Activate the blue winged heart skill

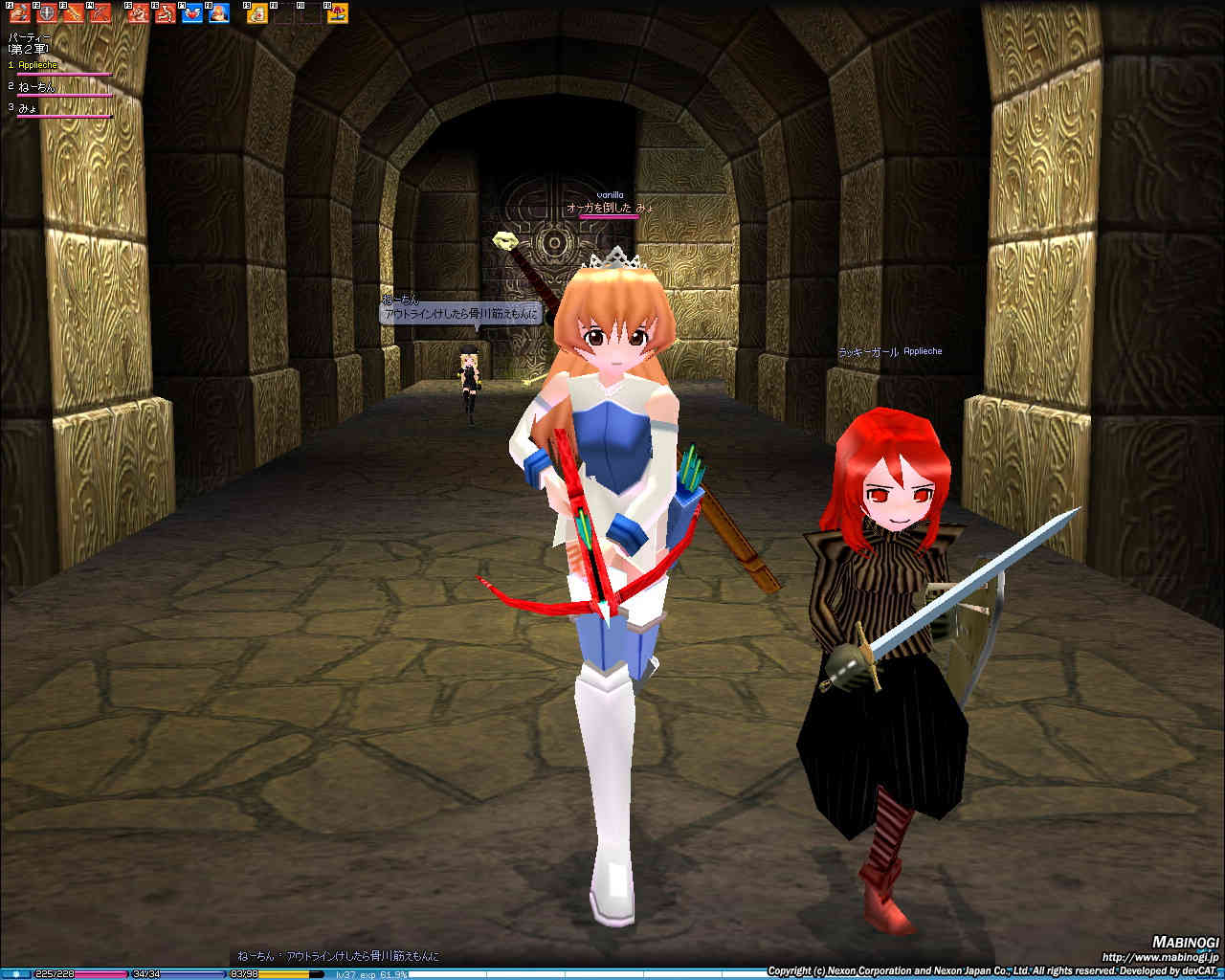click(192, 13)
